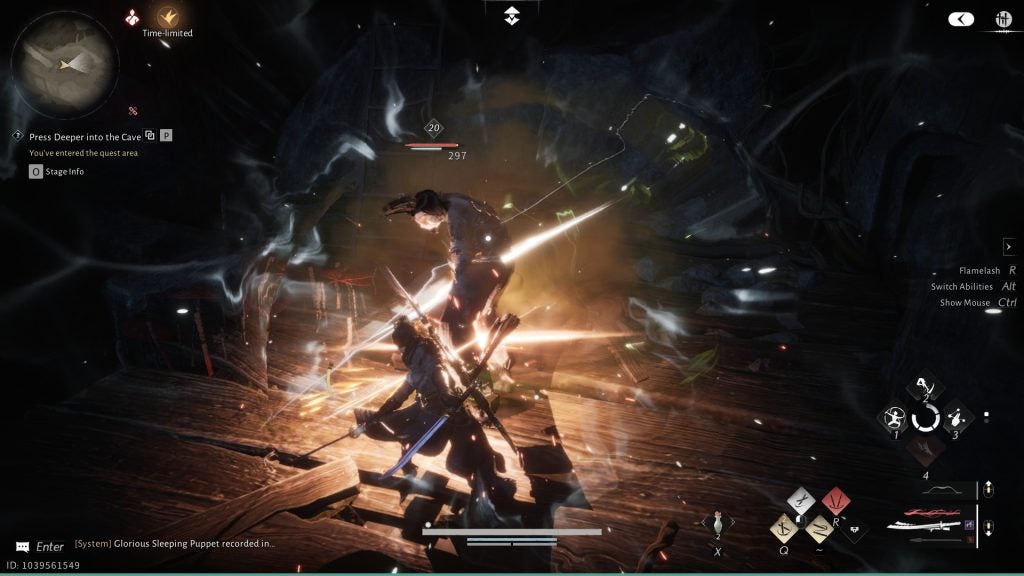Viewport: 1024px width, 576px height.
Task: Open the round main menu icon
Action: (1003, 18)
